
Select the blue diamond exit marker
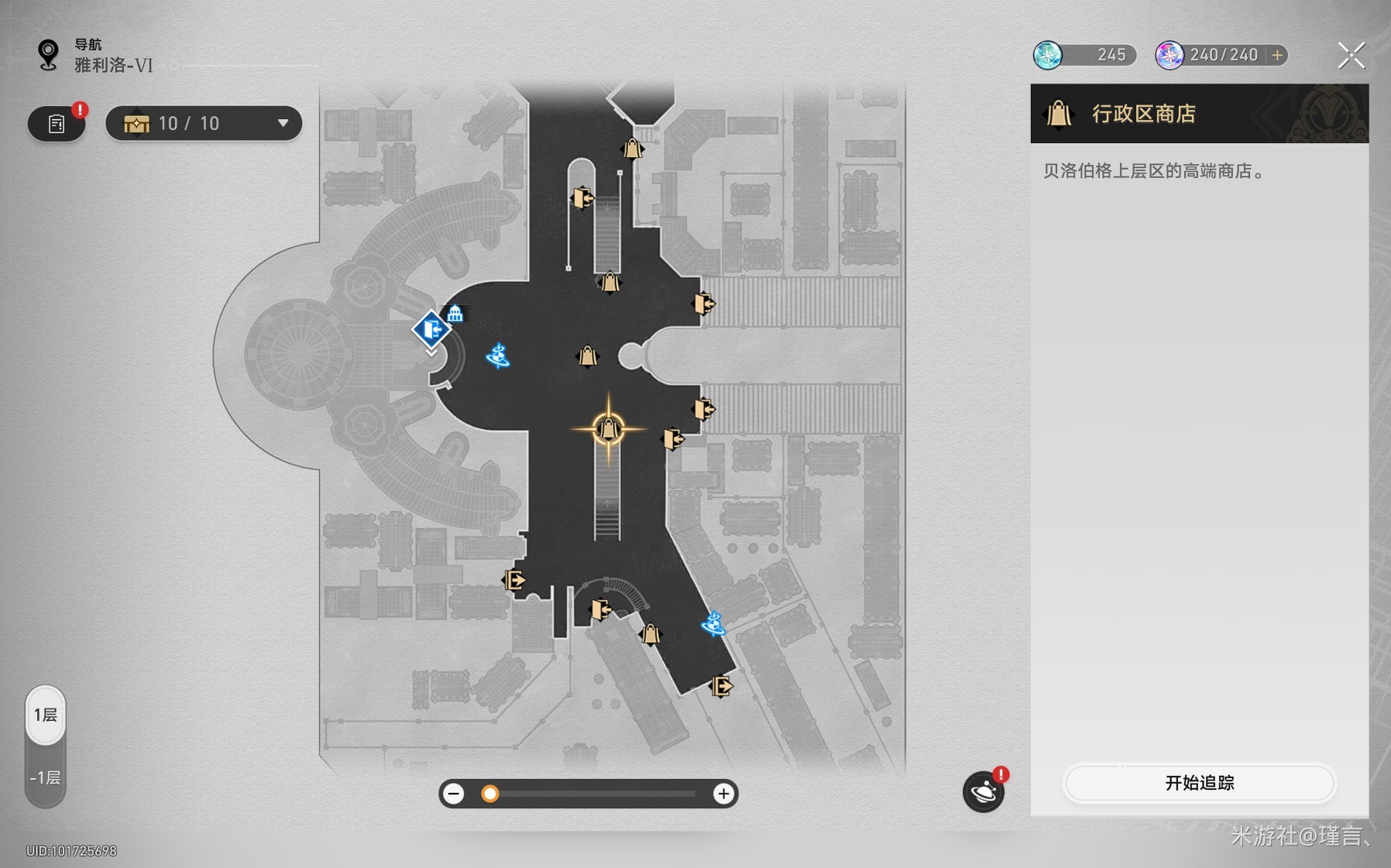pyautogui.click(x=431, y=330)
